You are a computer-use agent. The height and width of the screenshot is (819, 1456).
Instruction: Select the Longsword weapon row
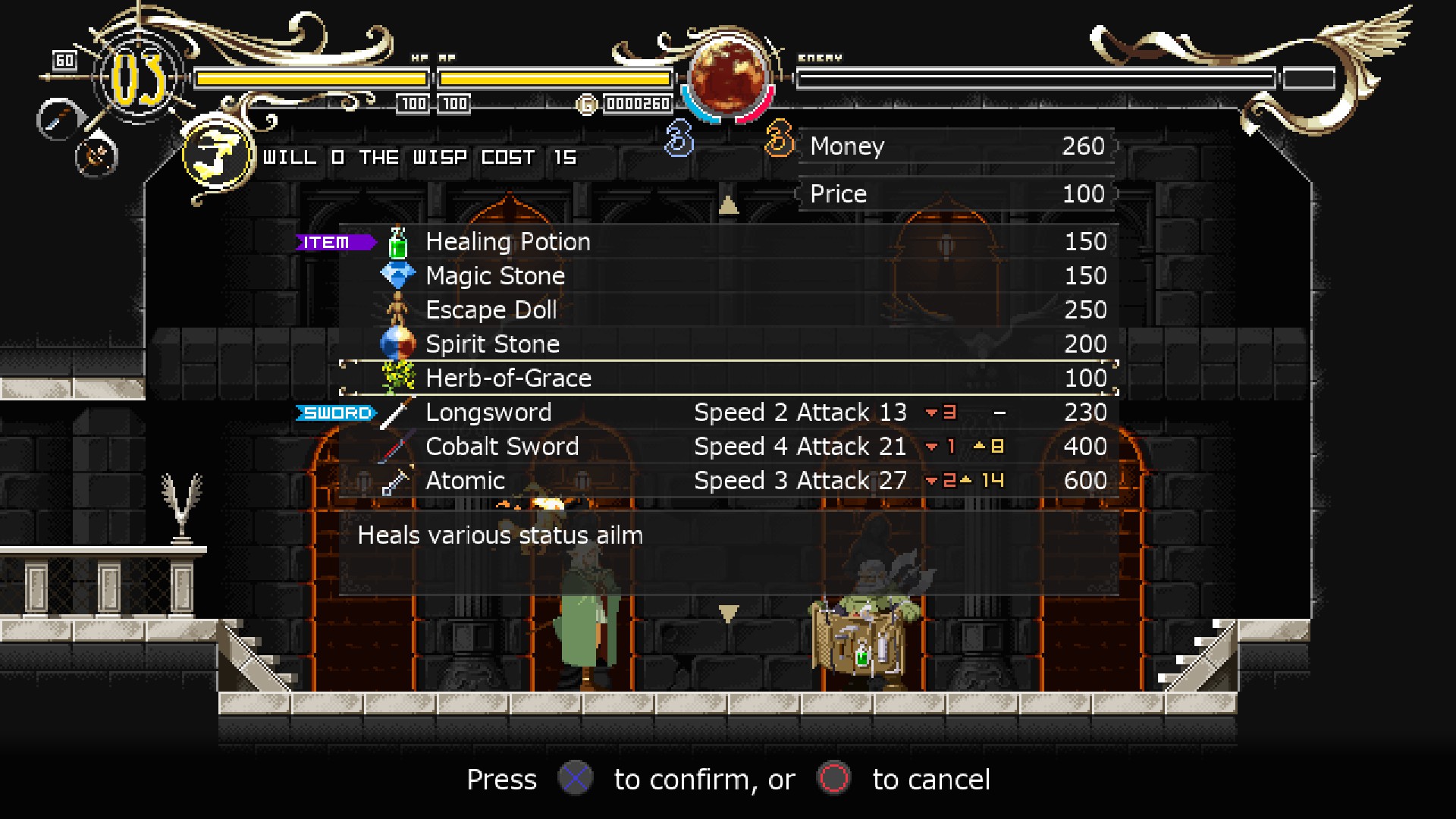pyautogui.click(x=488, y=413)
